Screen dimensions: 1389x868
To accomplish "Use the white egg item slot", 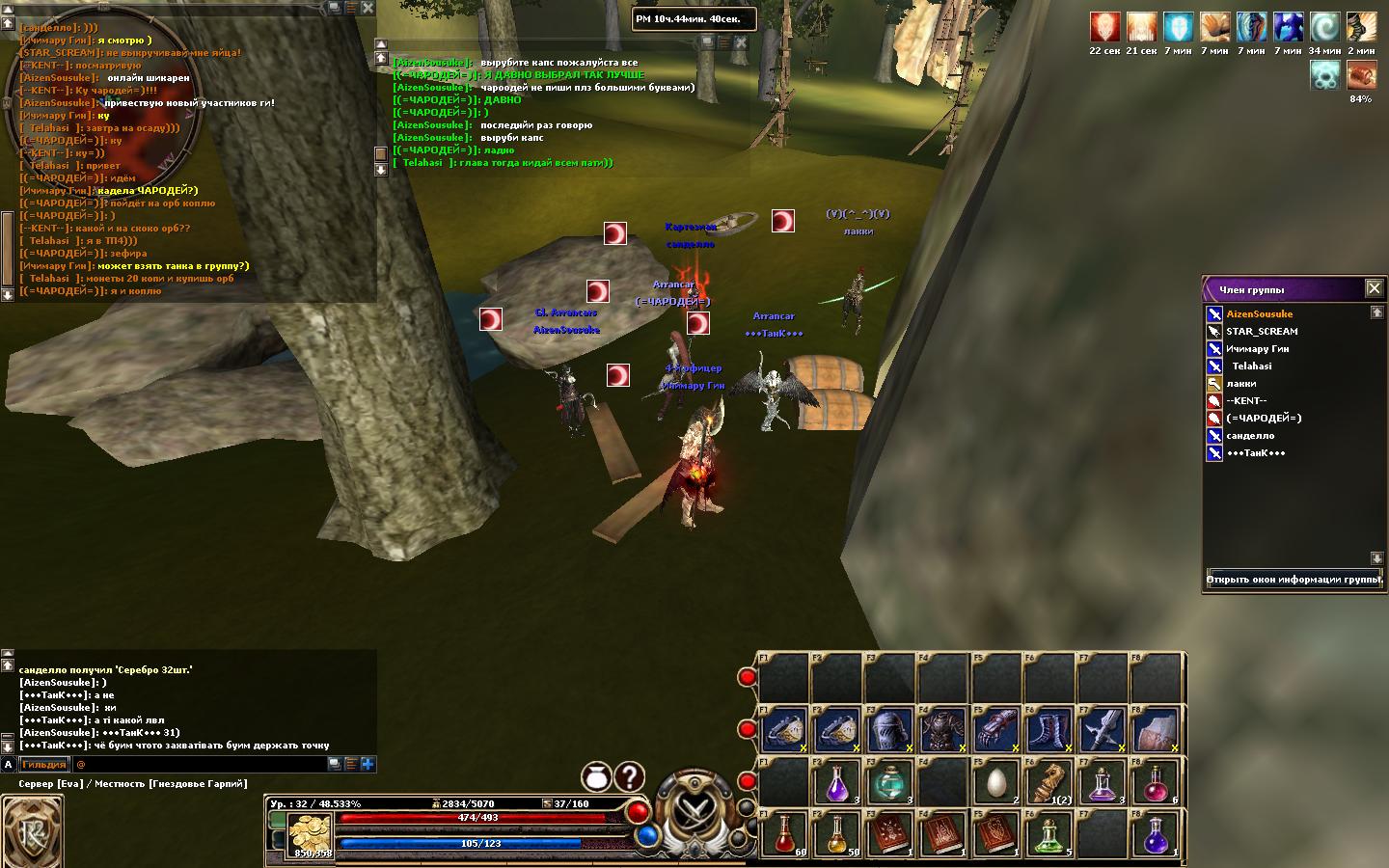I will click(996, 782).
